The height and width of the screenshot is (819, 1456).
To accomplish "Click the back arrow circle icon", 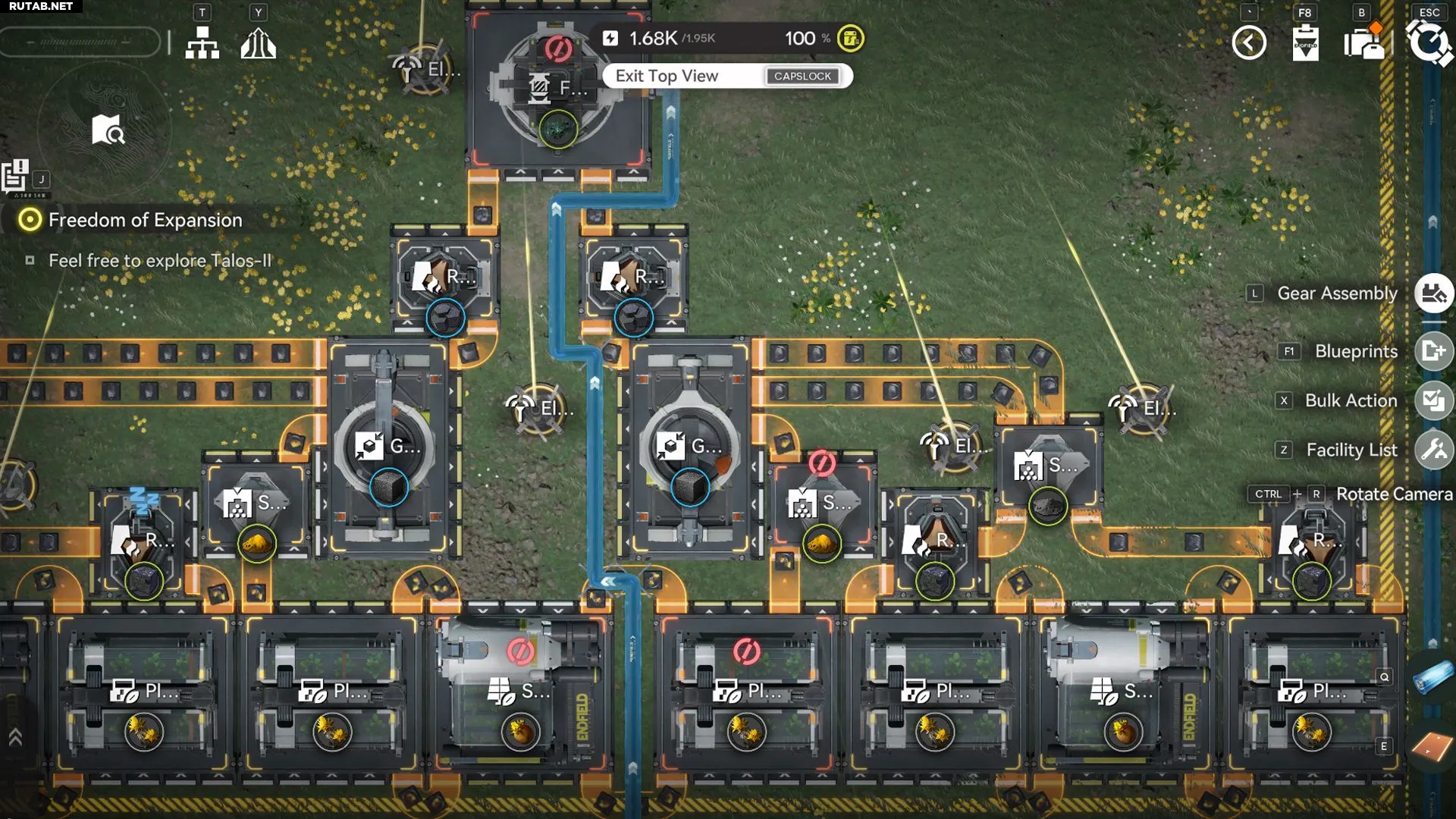I will click(x=1249, y=42).
